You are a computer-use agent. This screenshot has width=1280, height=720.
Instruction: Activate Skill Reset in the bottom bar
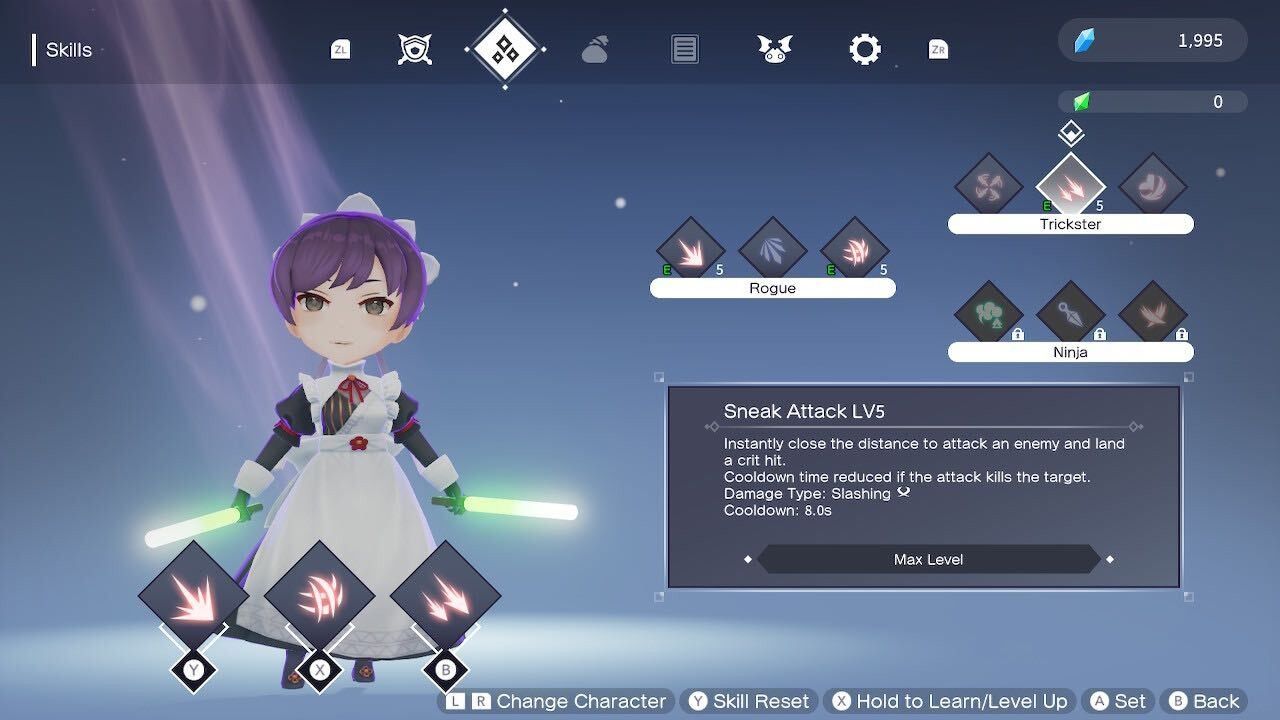pos(748,700)
